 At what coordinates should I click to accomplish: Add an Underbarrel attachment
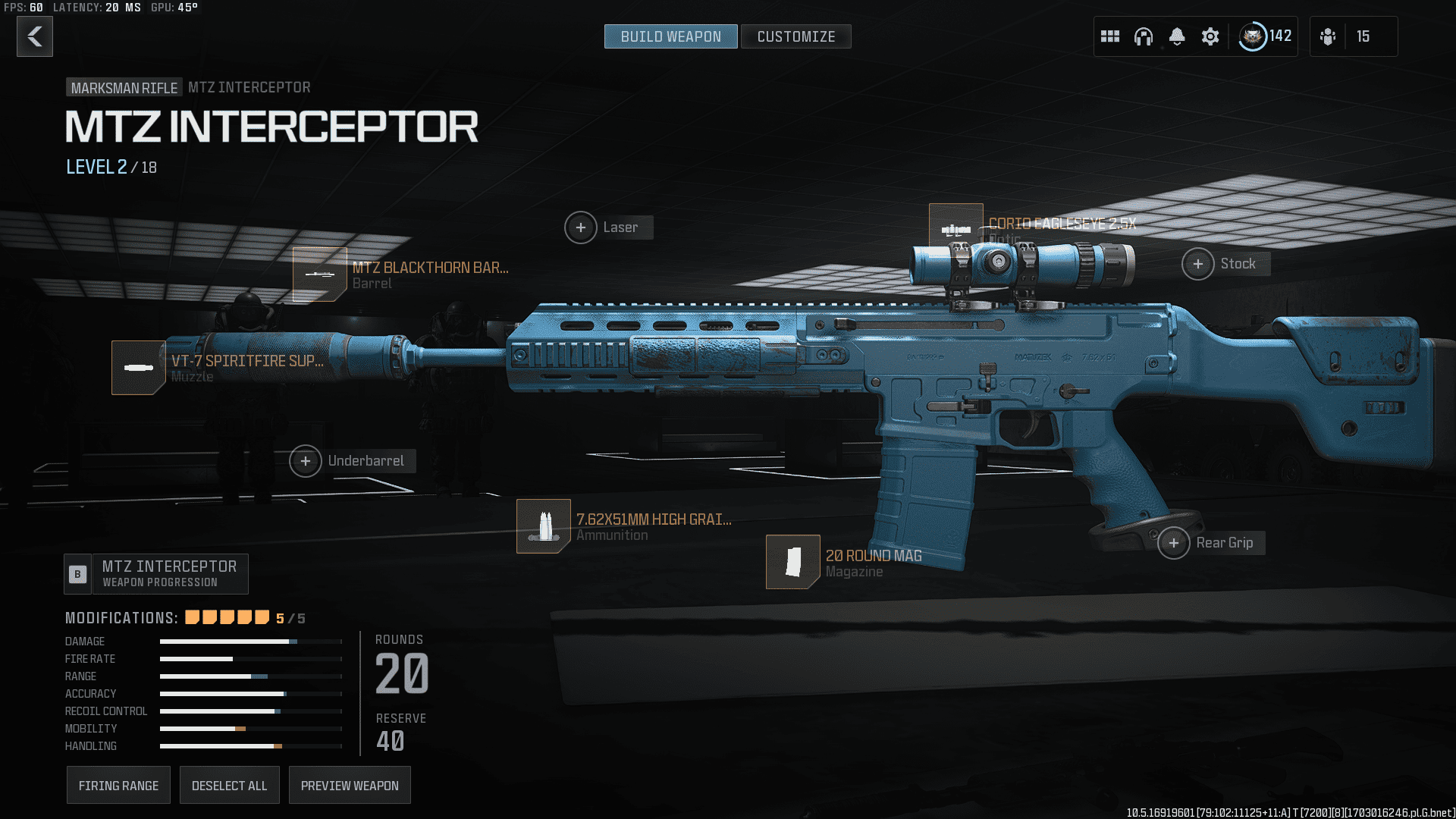[x=306, y=461]
